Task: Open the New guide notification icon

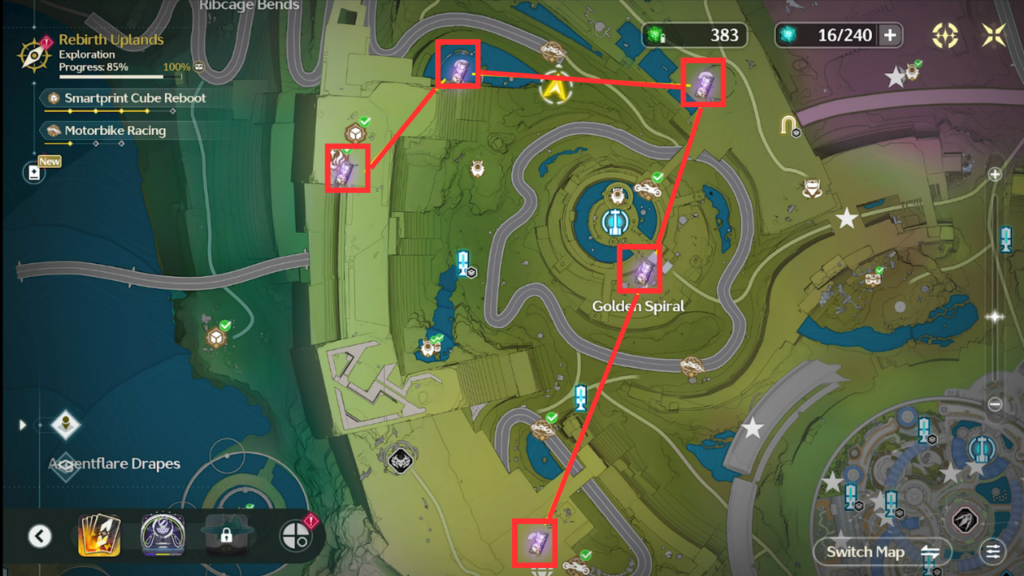Action: pos(36,172)
